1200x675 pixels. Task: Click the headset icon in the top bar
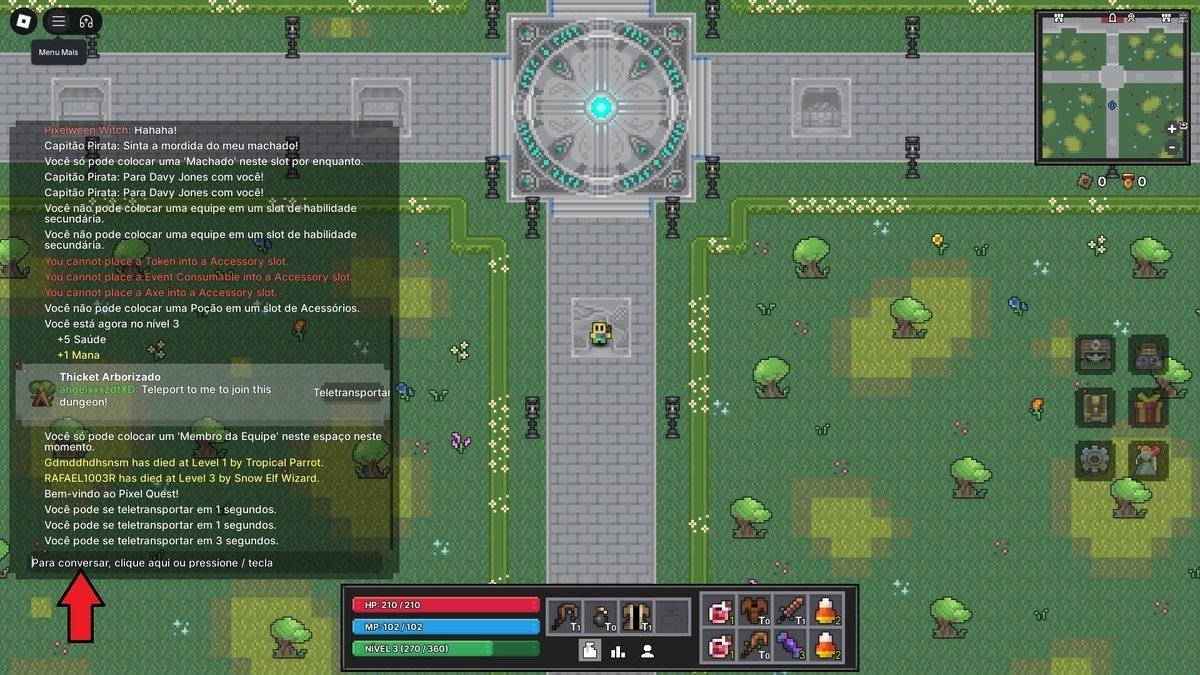(86, 21)
